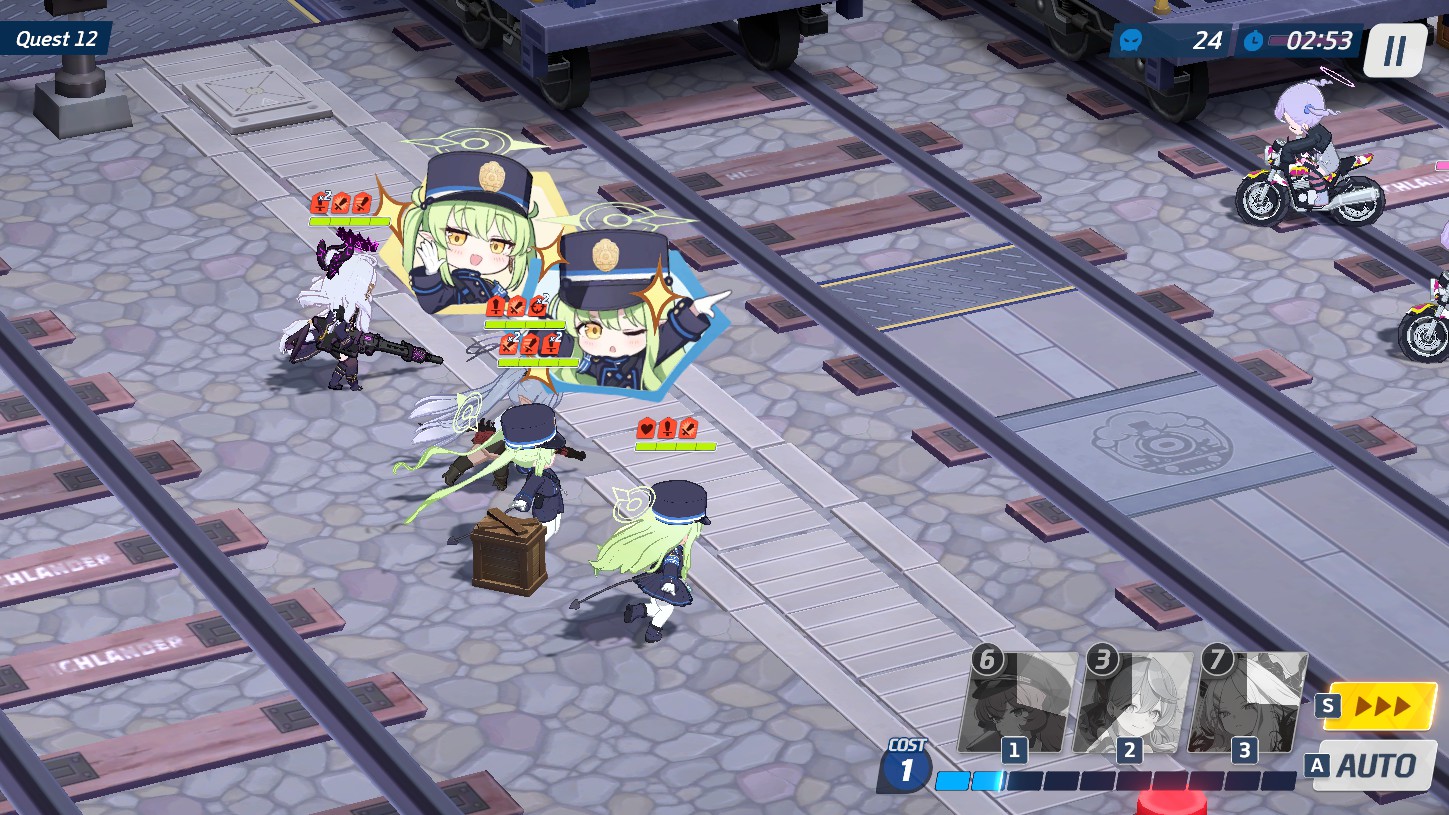Pause the battle
1449x815 pixels.
pos(1394,50)
